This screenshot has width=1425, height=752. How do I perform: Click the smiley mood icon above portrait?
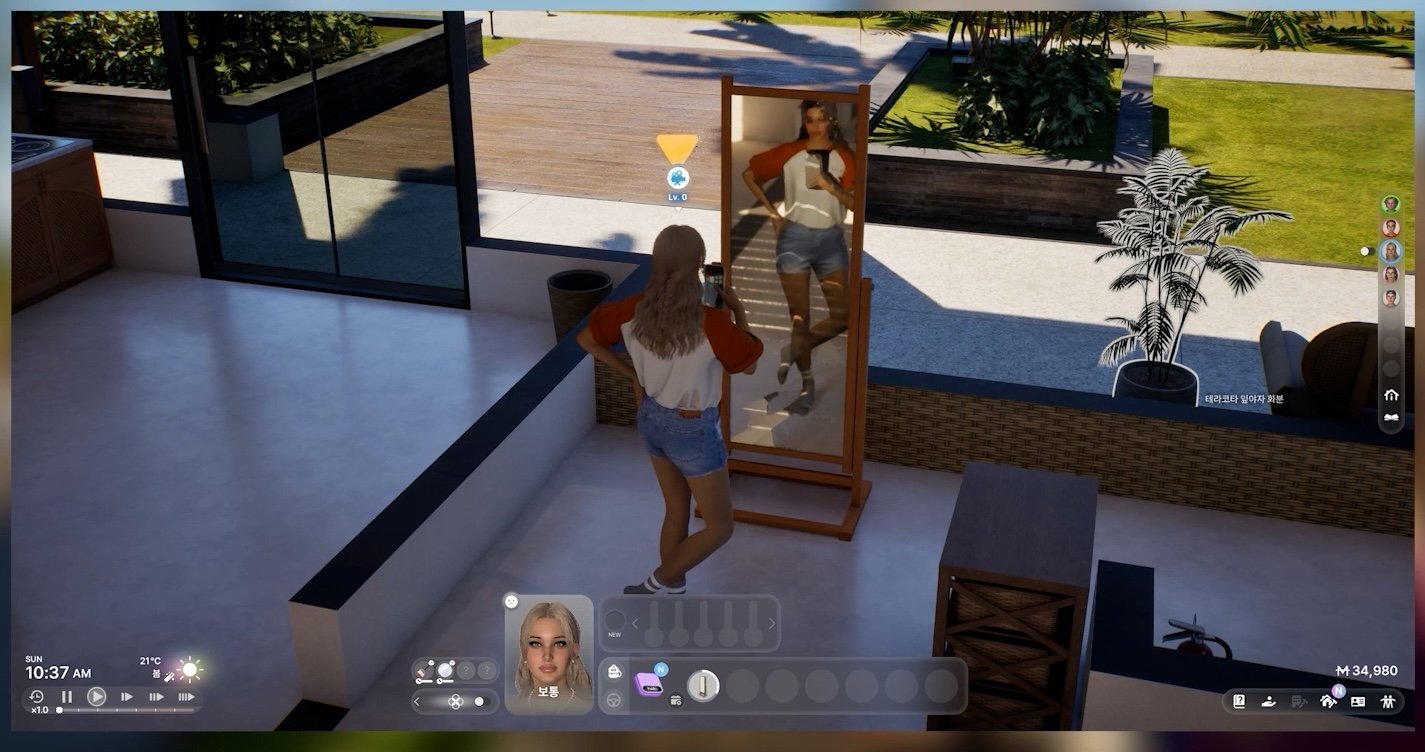coord(512,601)
